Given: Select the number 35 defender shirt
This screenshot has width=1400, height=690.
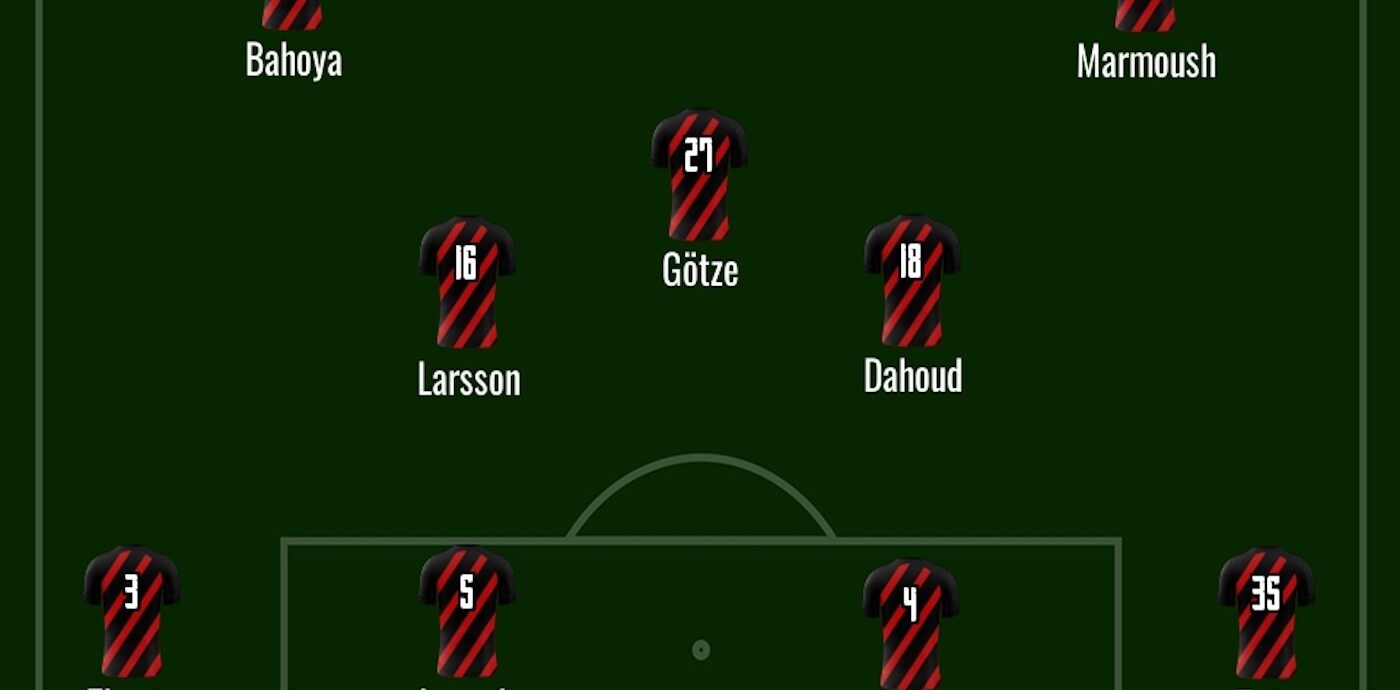Looking at the screenshot, I should pos(1265,611).
